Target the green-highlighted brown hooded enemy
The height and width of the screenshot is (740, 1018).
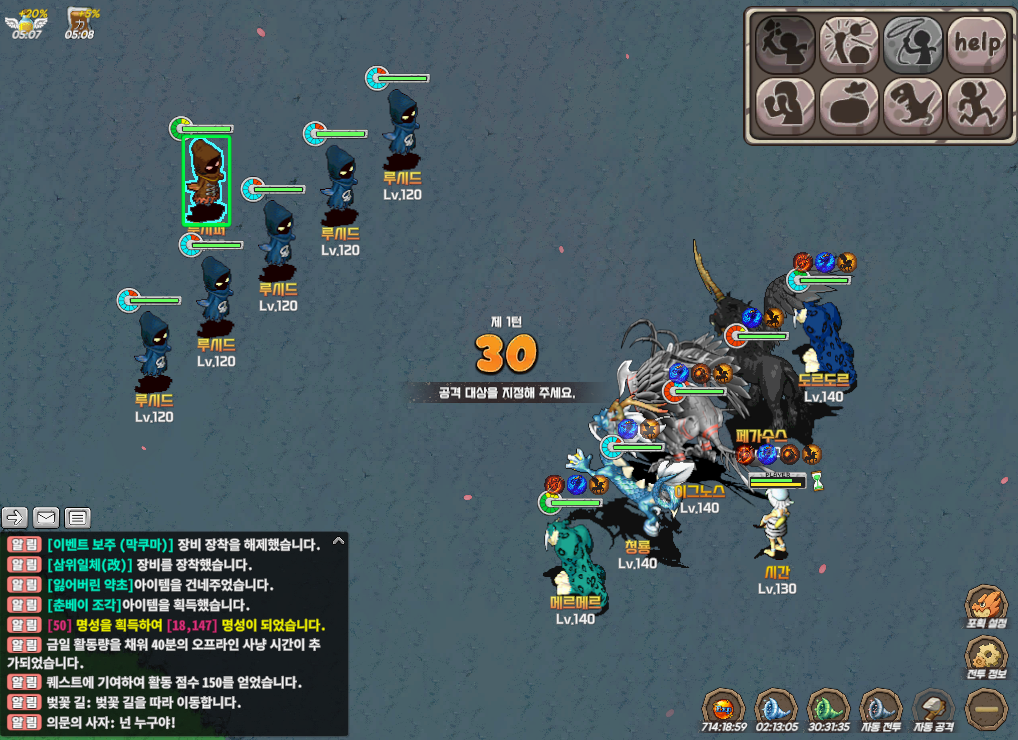pos(206,181)
